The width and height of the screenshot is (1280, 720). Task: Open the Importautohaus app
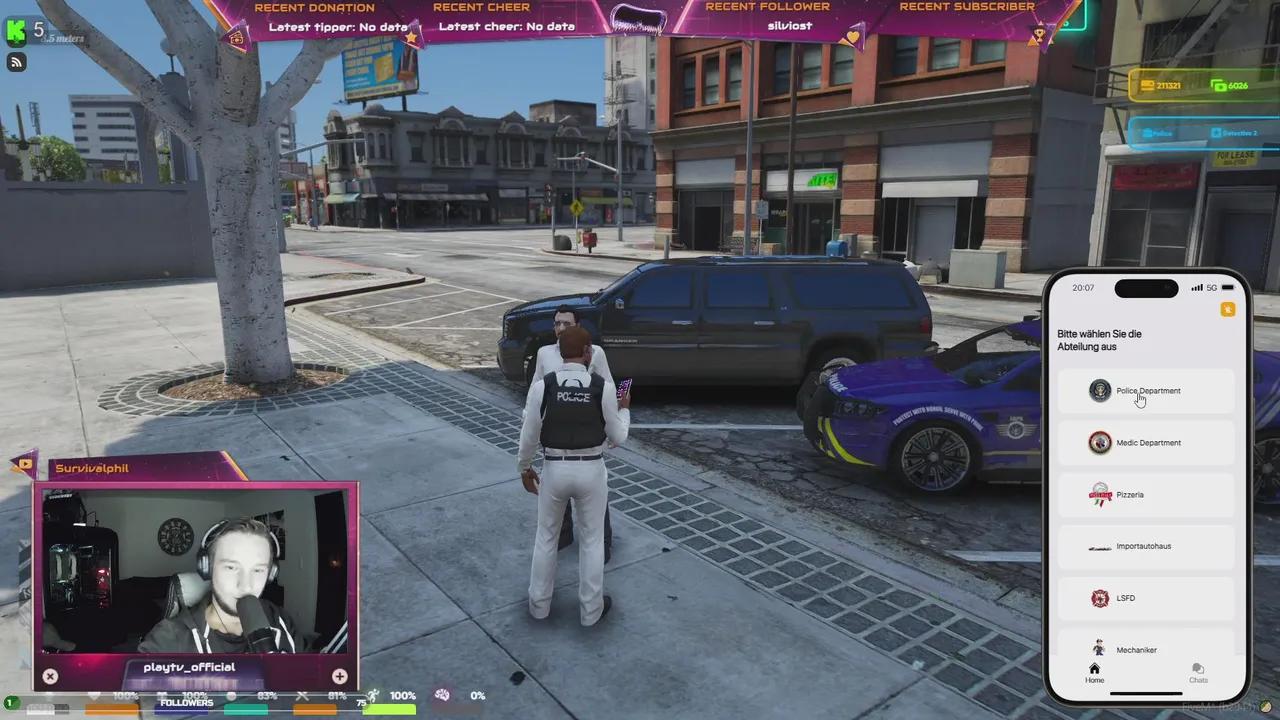click(x=1100, y=546)
